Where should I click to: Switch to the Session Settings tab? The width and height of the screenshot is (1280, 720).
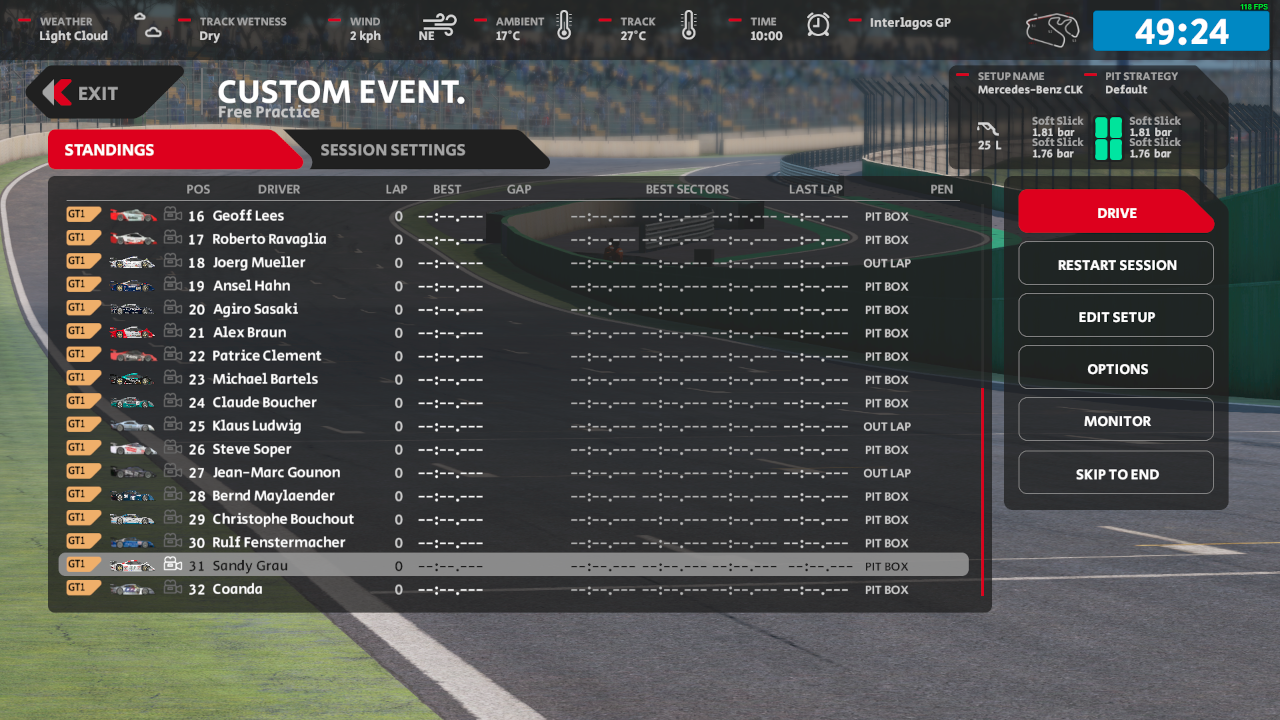392,150
